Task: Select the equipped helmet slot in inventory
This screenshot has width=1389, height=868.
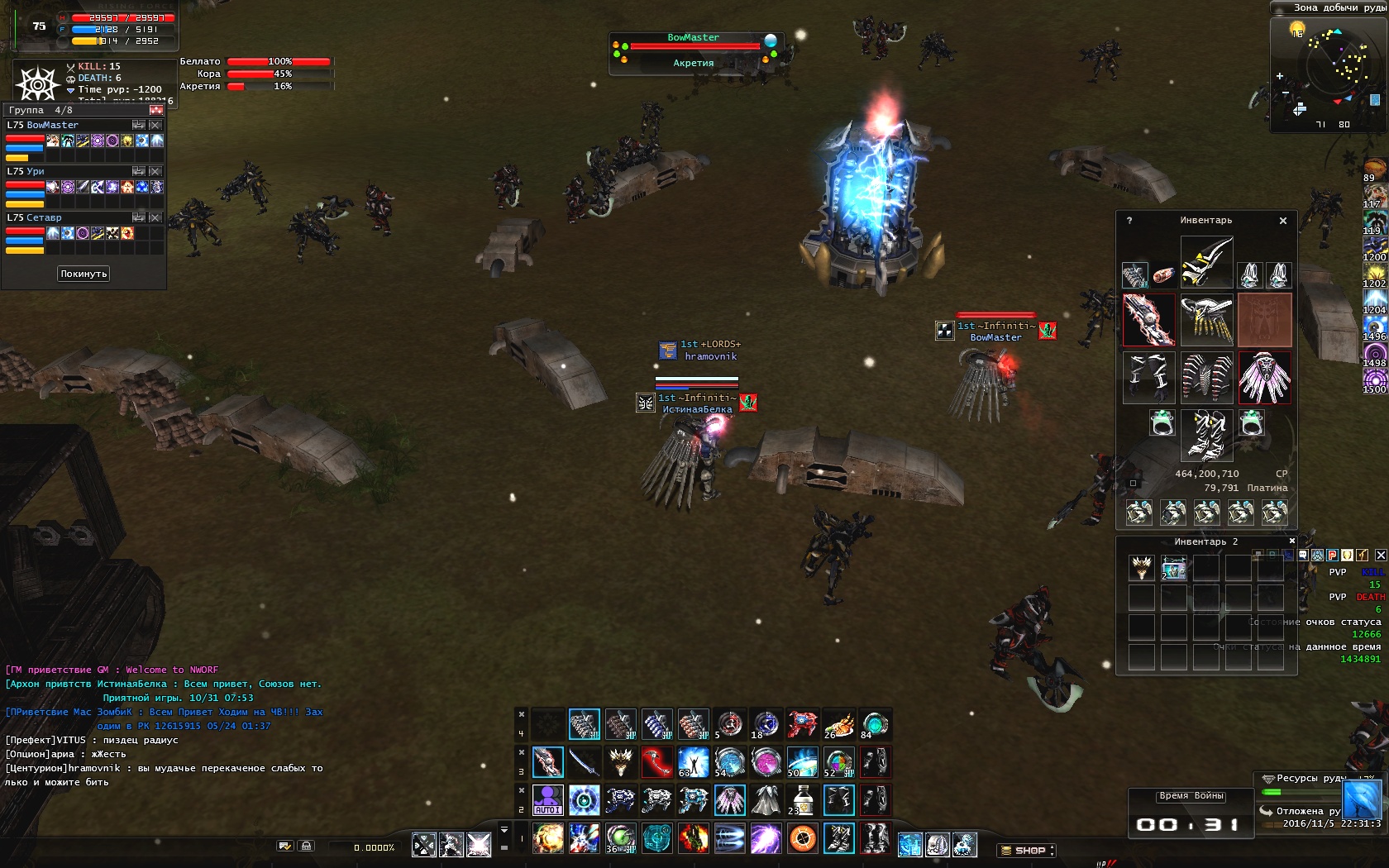Action: click(1206, 261)
